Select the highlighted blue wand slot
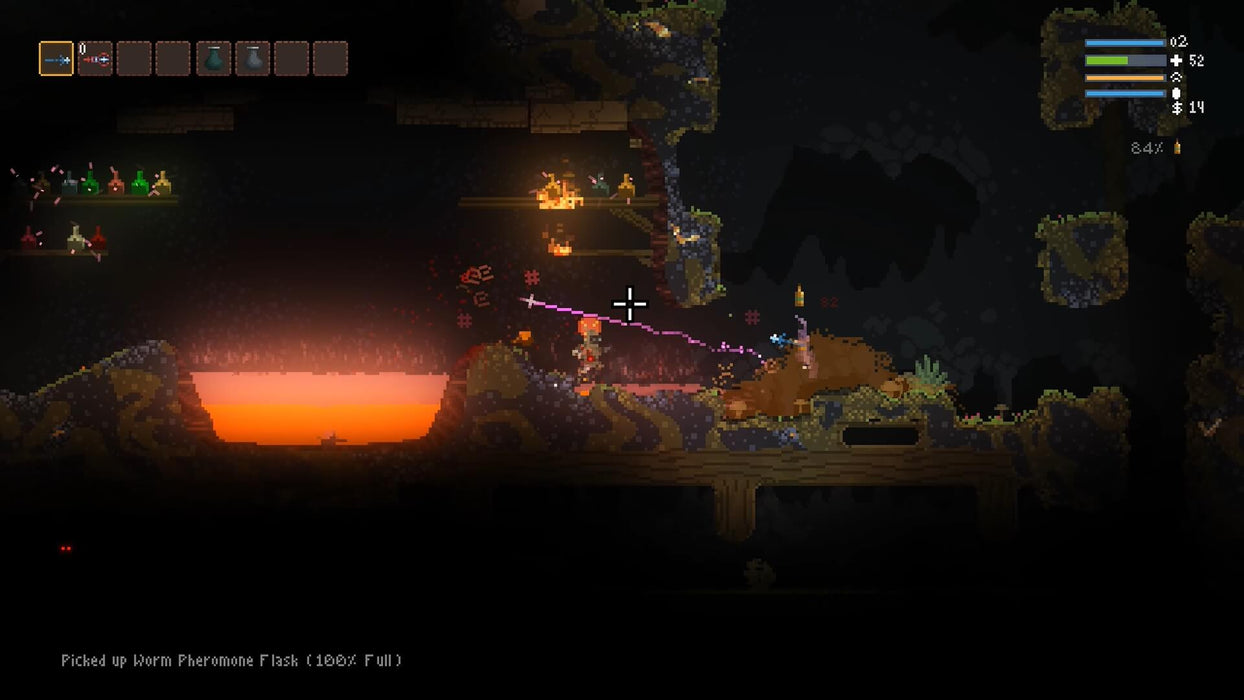This screenshot has width=1244, height=700. click(56, 59)
